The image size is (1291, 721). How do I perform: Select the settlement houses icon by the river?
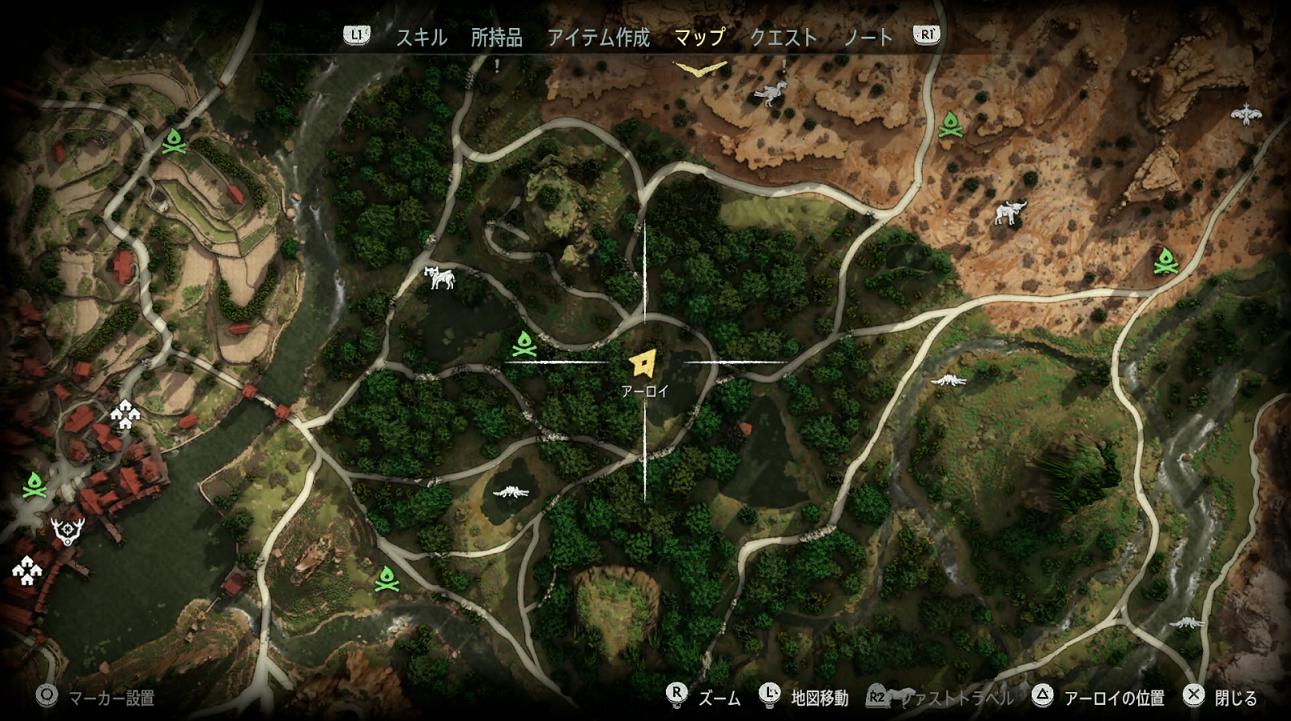(124, 413)
